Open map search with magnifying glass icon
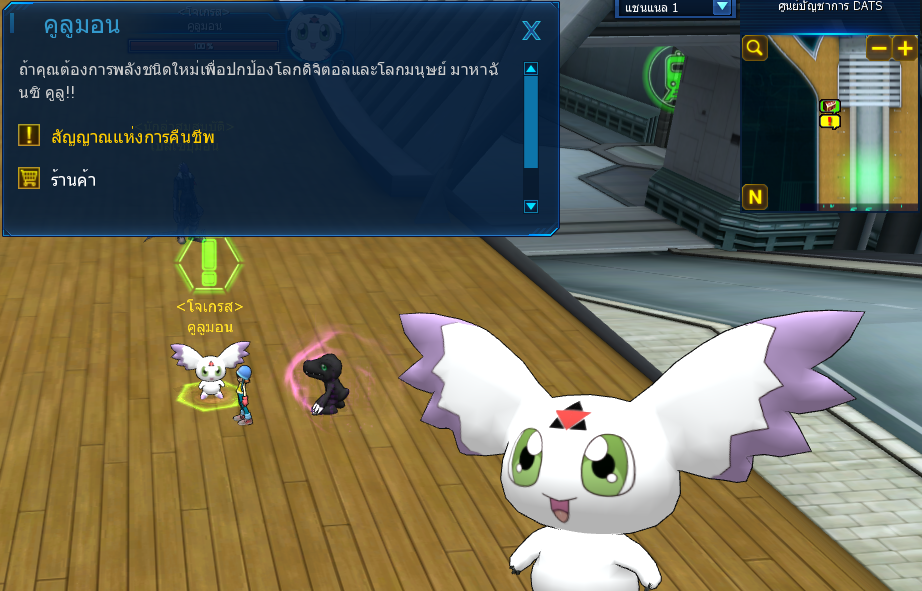The image size is (922, 591). click(754, 48)
